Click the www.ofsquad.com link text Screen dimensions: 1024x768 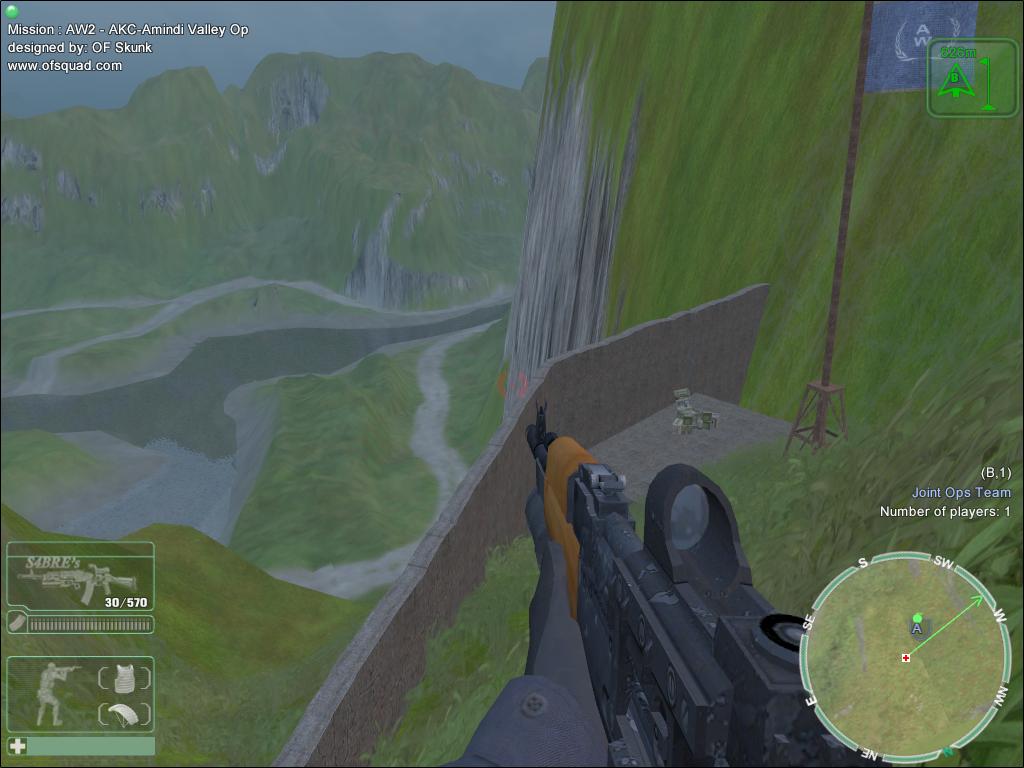[x=65, y=66]
